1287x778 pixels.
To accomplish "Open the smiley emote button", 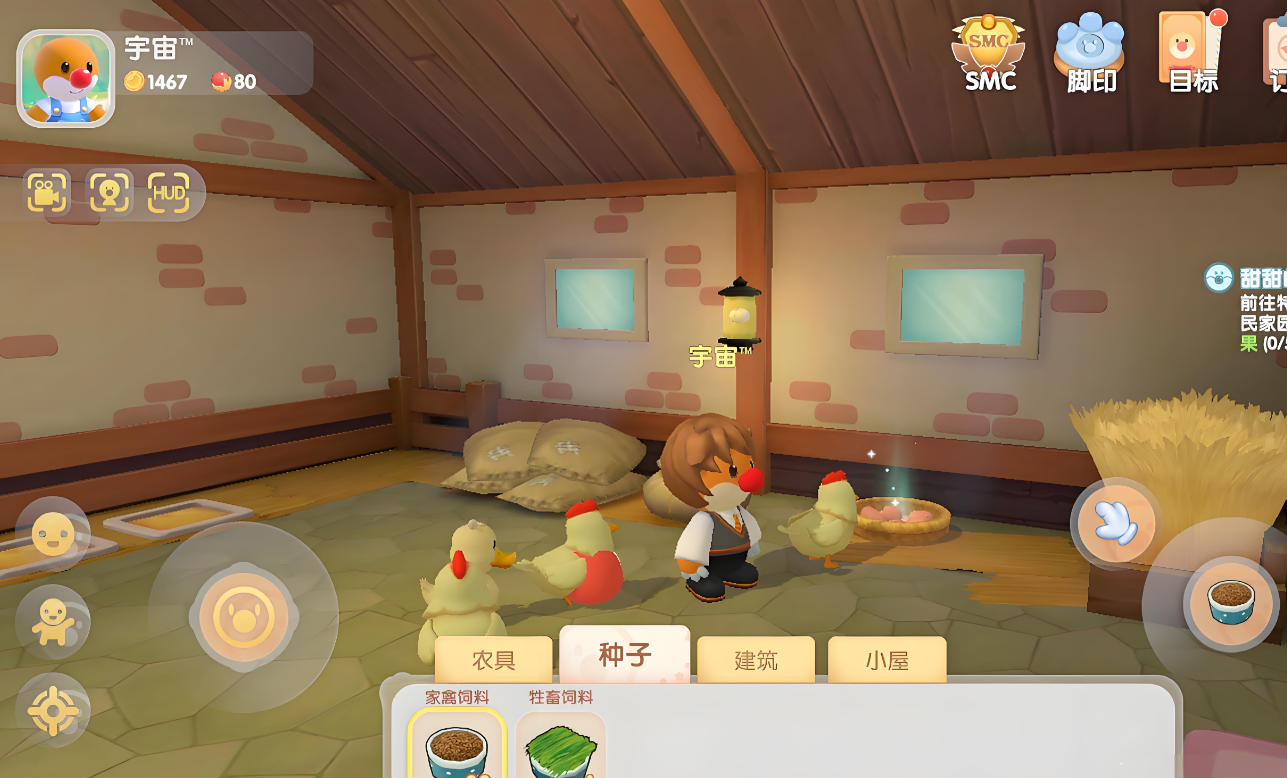I will click(53, 535).
